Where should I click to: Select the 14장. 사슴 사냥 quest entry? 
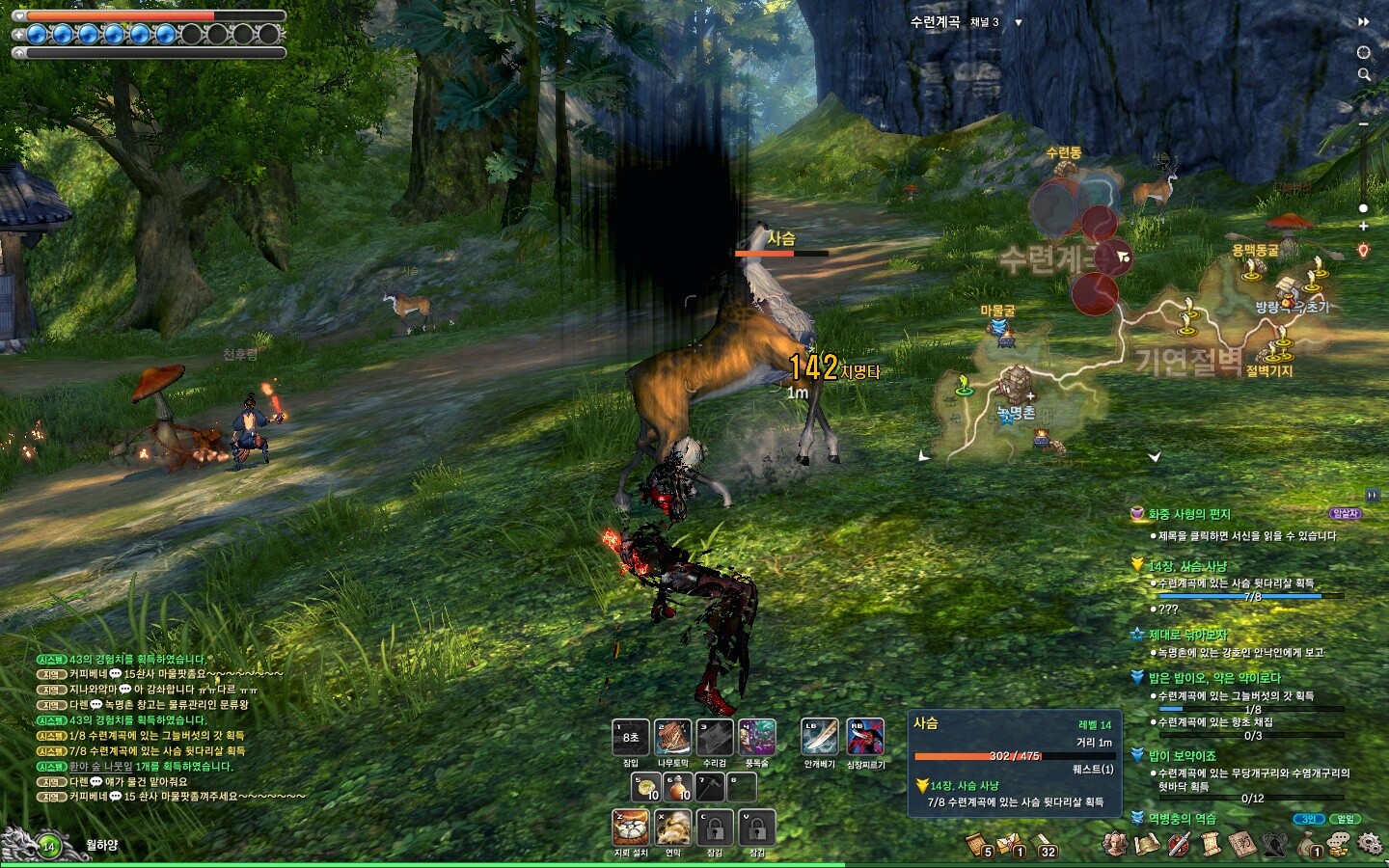coord(1187,566)
